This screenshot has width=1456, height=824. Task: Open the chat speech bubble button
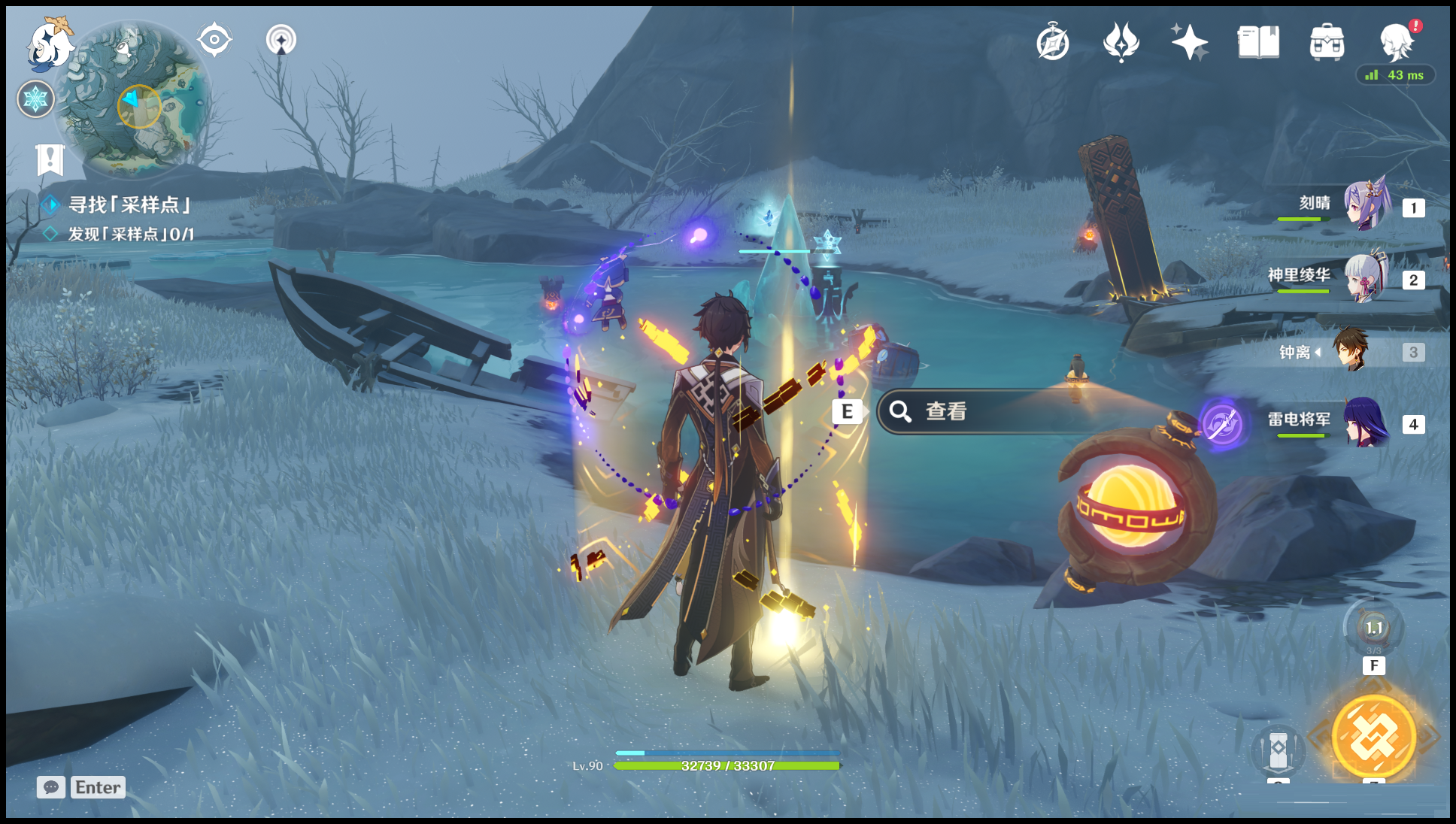tap(51, 787)
